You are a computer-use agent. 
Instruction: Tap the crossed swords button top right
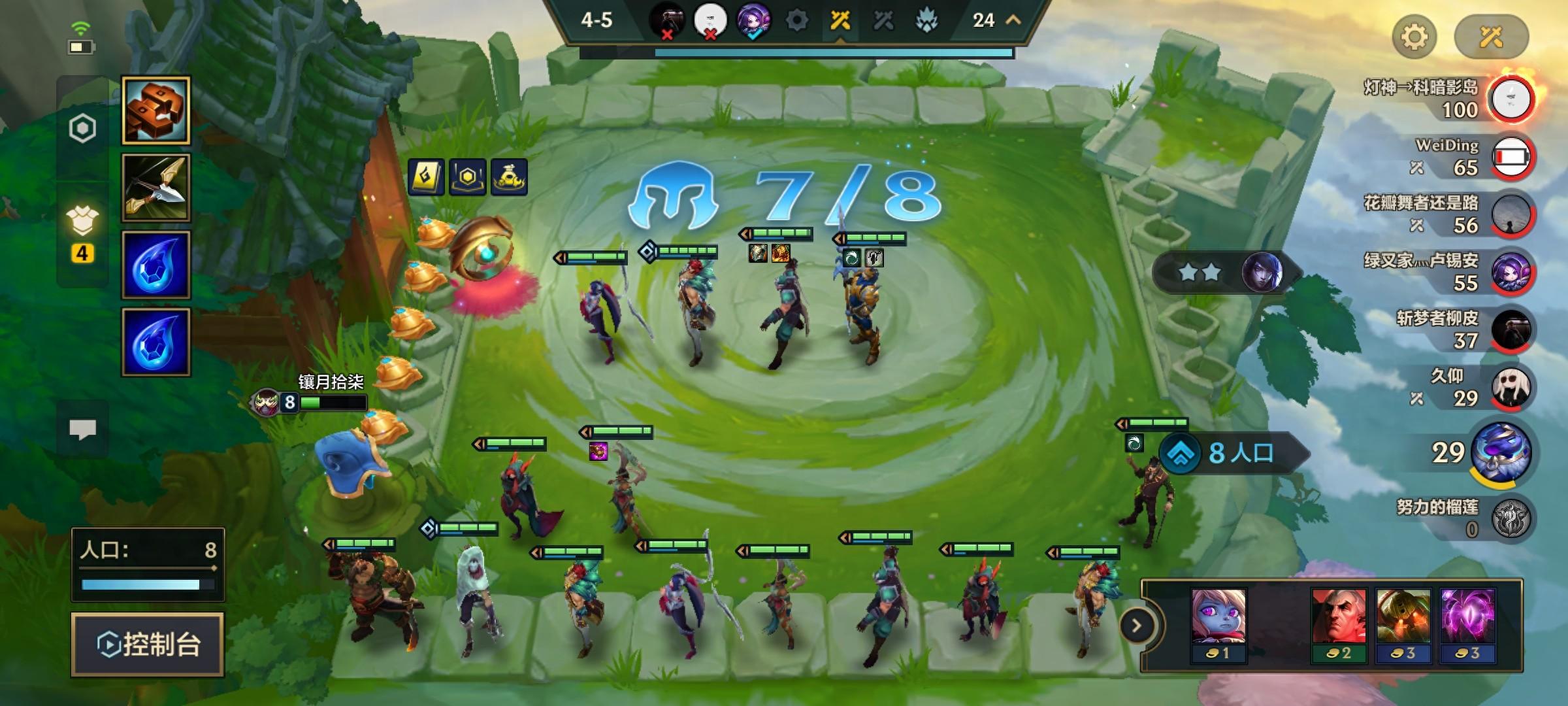(1491, 37)
